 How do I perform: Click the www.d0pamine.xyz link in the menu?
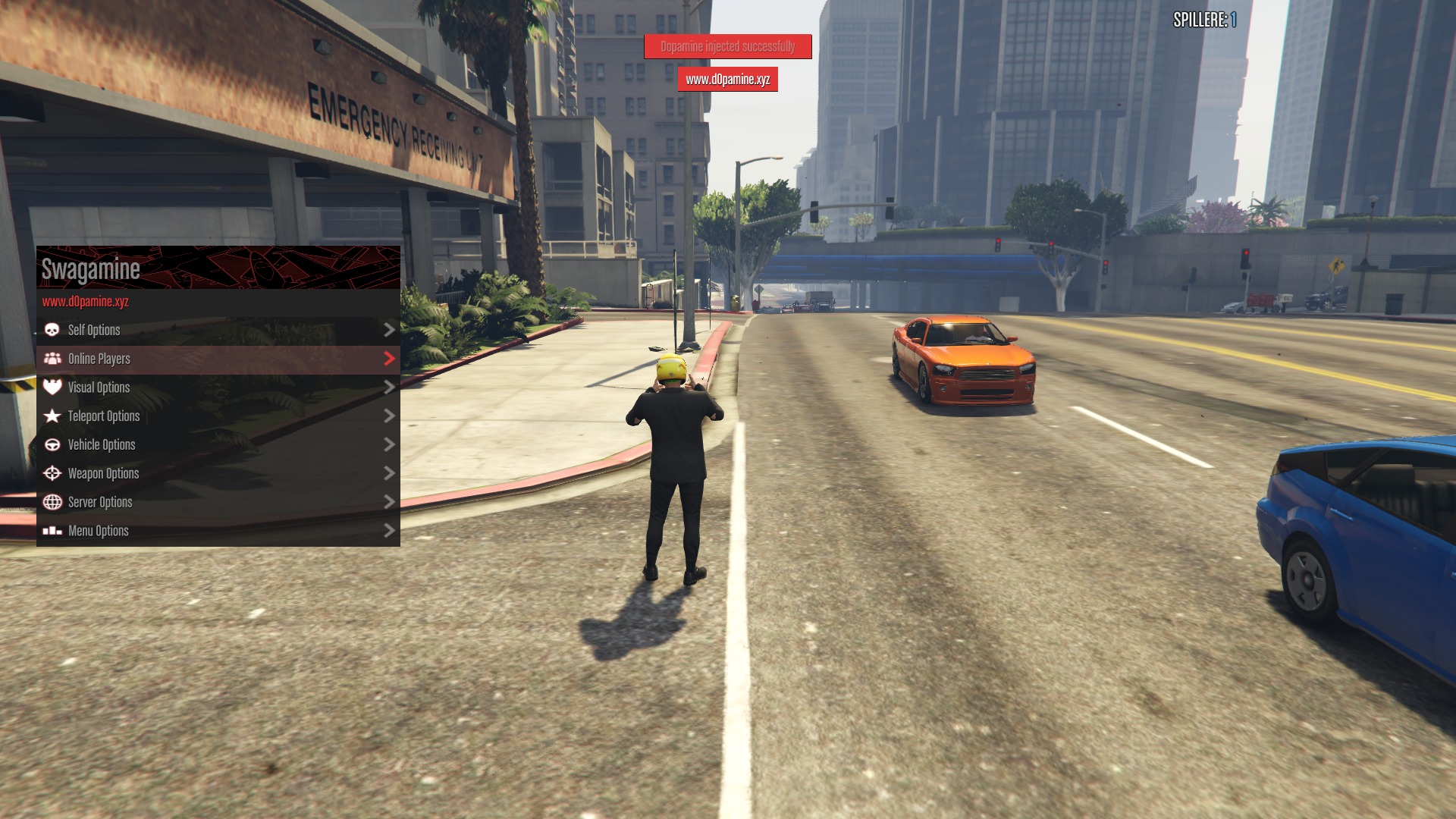[x=85, y=302]
